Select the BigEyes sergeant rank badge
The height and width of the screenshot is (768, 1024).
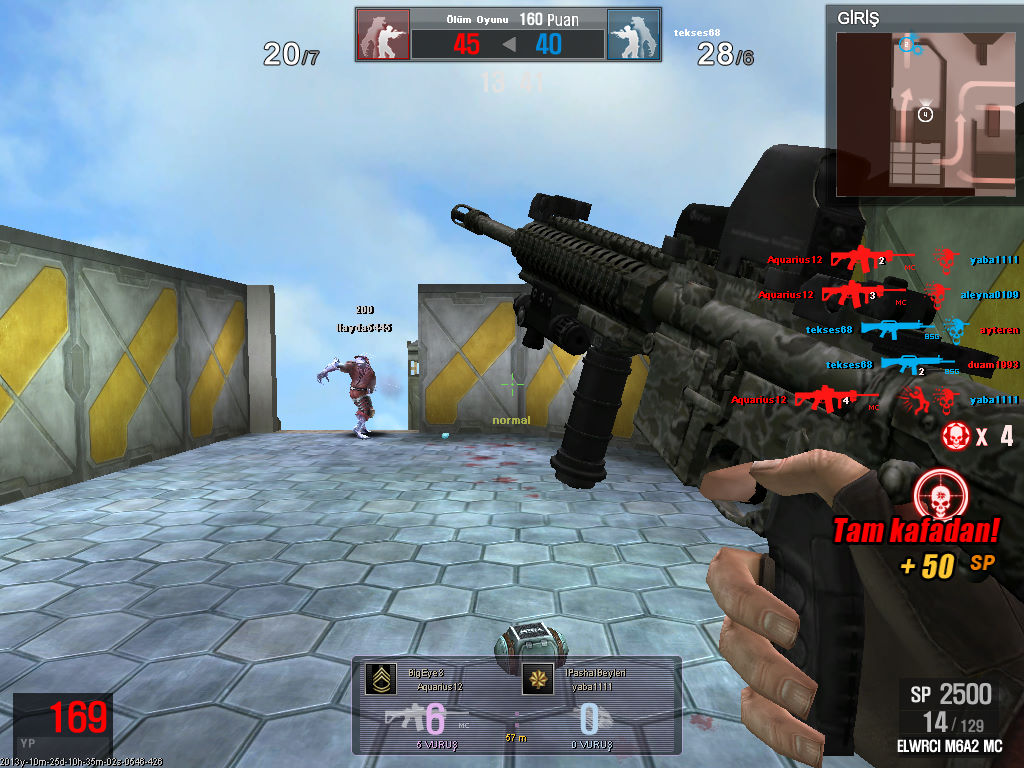pos(379,679)
